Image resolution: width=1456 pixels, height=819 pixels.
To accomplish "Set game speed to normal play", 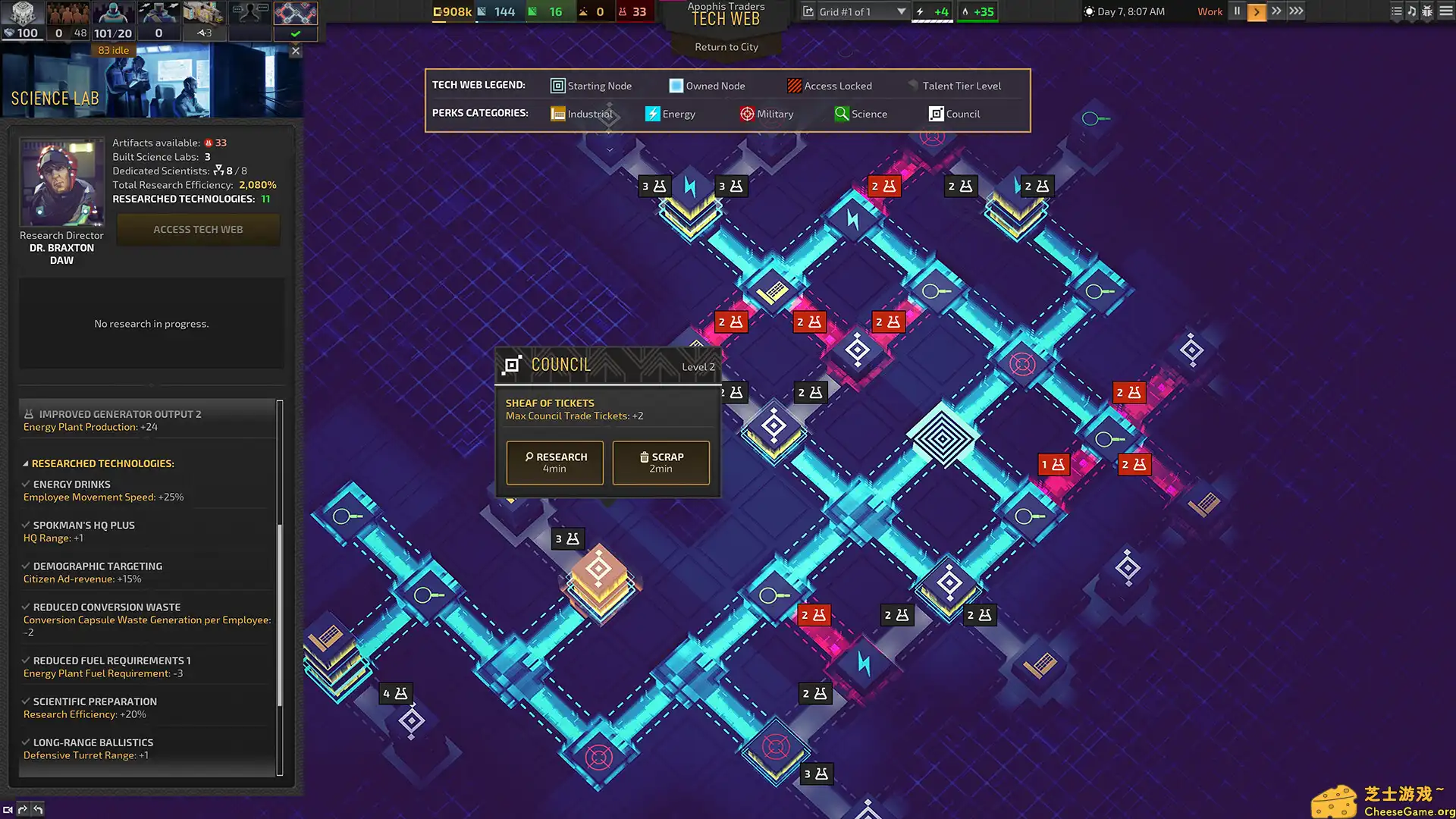I will coord(1257,11).
